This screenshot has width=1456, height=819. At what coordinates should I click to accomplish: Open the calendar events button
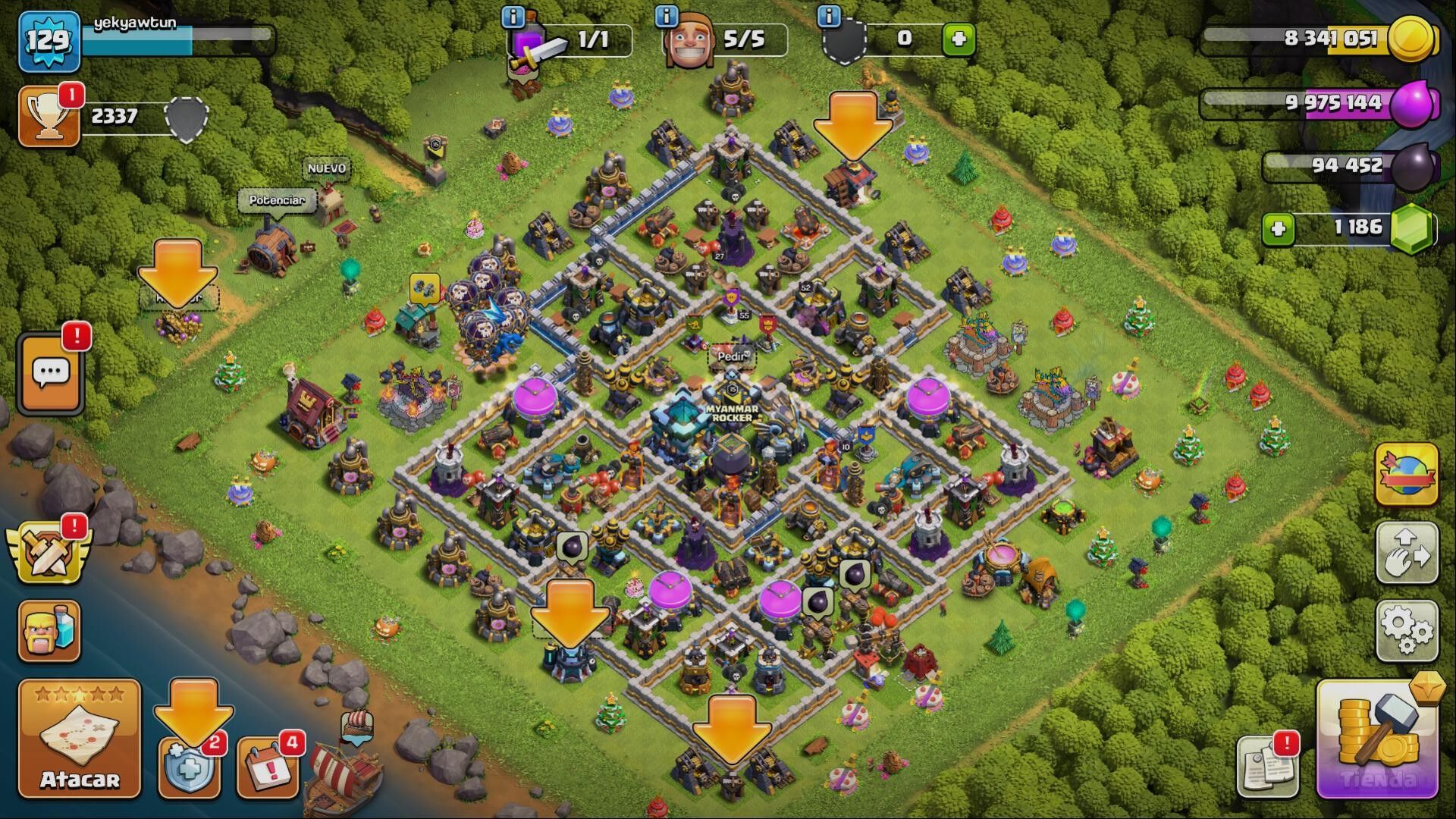pyautogui.click(x=268, y=767)
